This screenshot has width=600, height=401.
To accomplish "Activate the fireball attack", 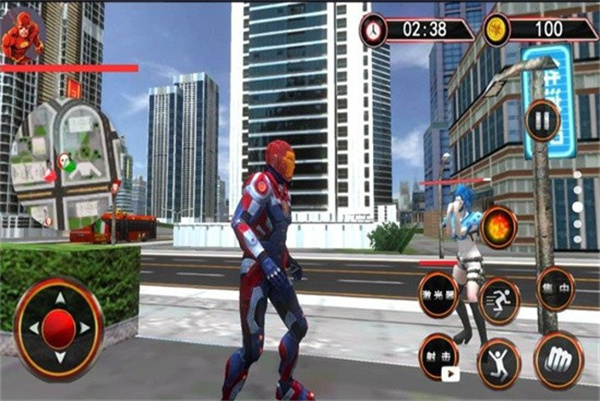I will pyautogui.click(x=498, y=227).
